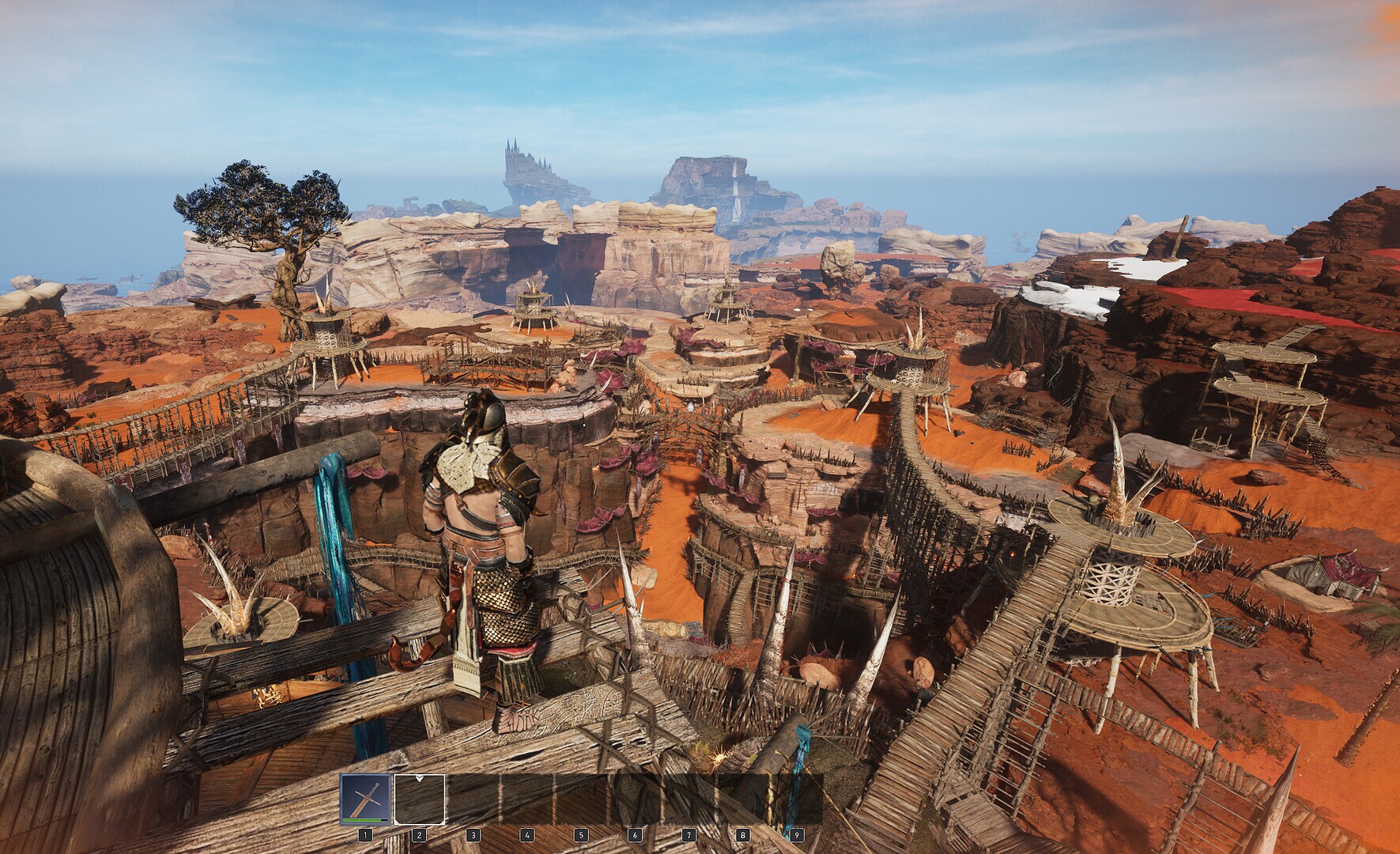Click the '1' keybind label under the sword
Screen dimensions: 1400x854
(365, 835)
